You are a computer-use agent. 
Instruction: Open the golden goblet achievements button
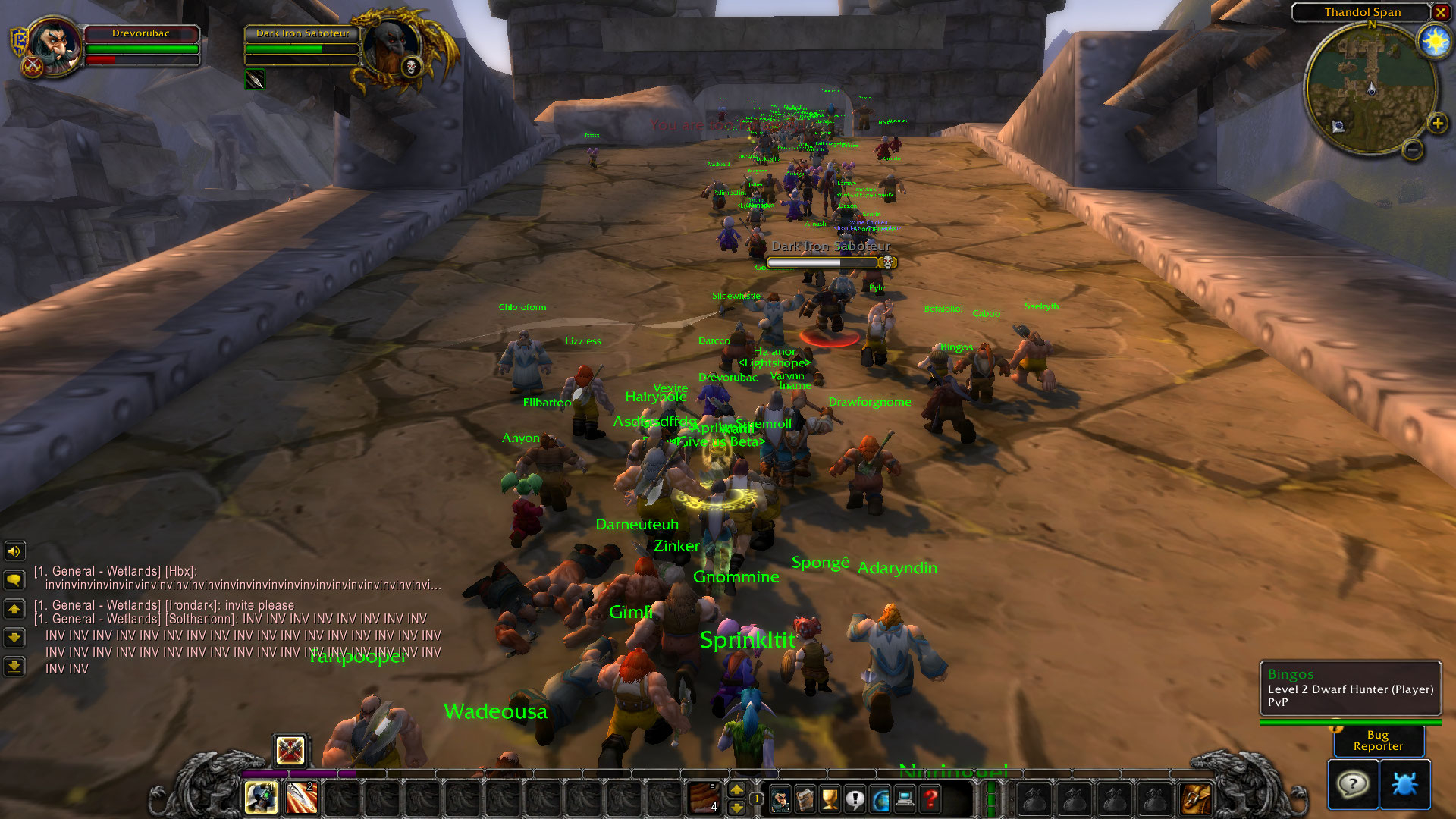pos(830,799)
